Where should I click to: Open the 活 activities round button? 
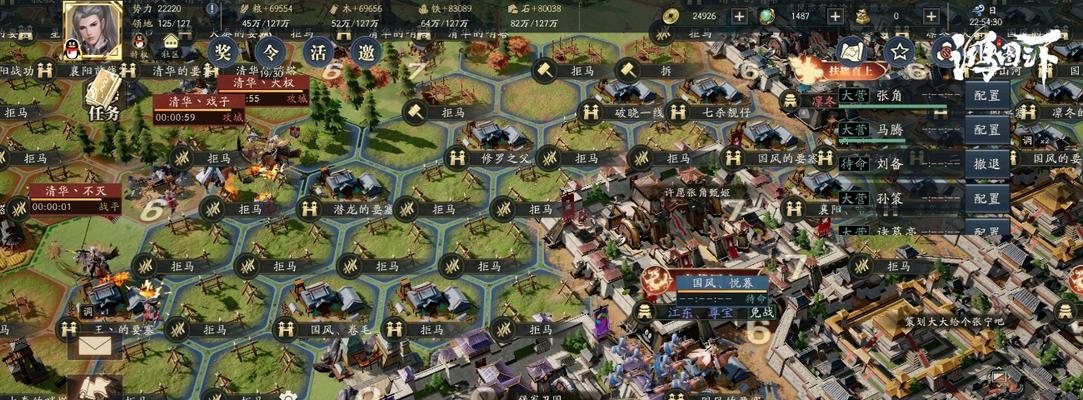318,51
